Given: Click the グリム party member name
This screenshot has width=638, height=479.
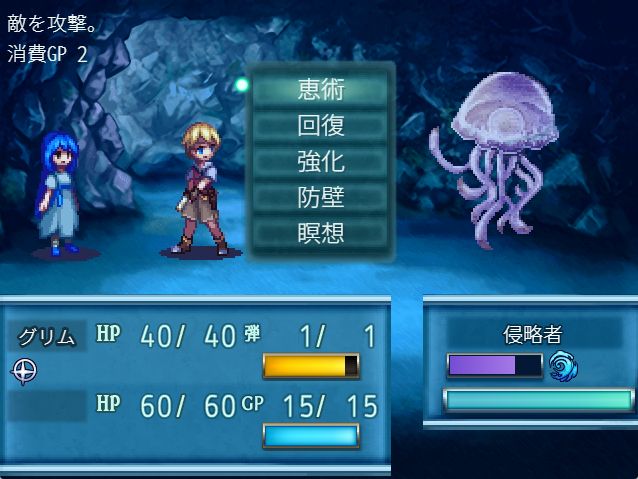Looking at the screenshot, I should pos(48,336).
